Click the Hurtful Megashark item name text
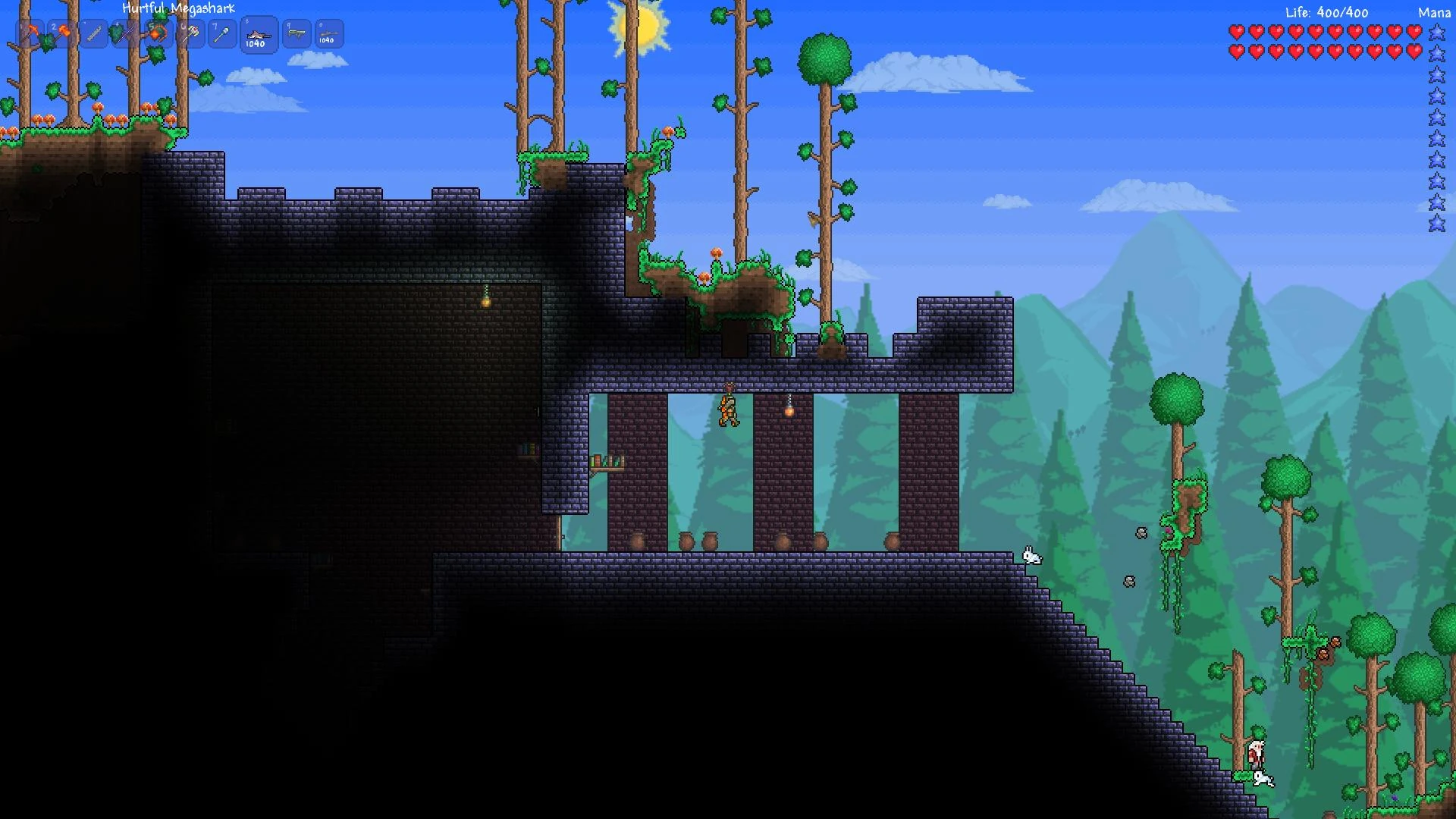This screenshot has height=819, width=1456. pyautogui.click(x=179, y=7)
